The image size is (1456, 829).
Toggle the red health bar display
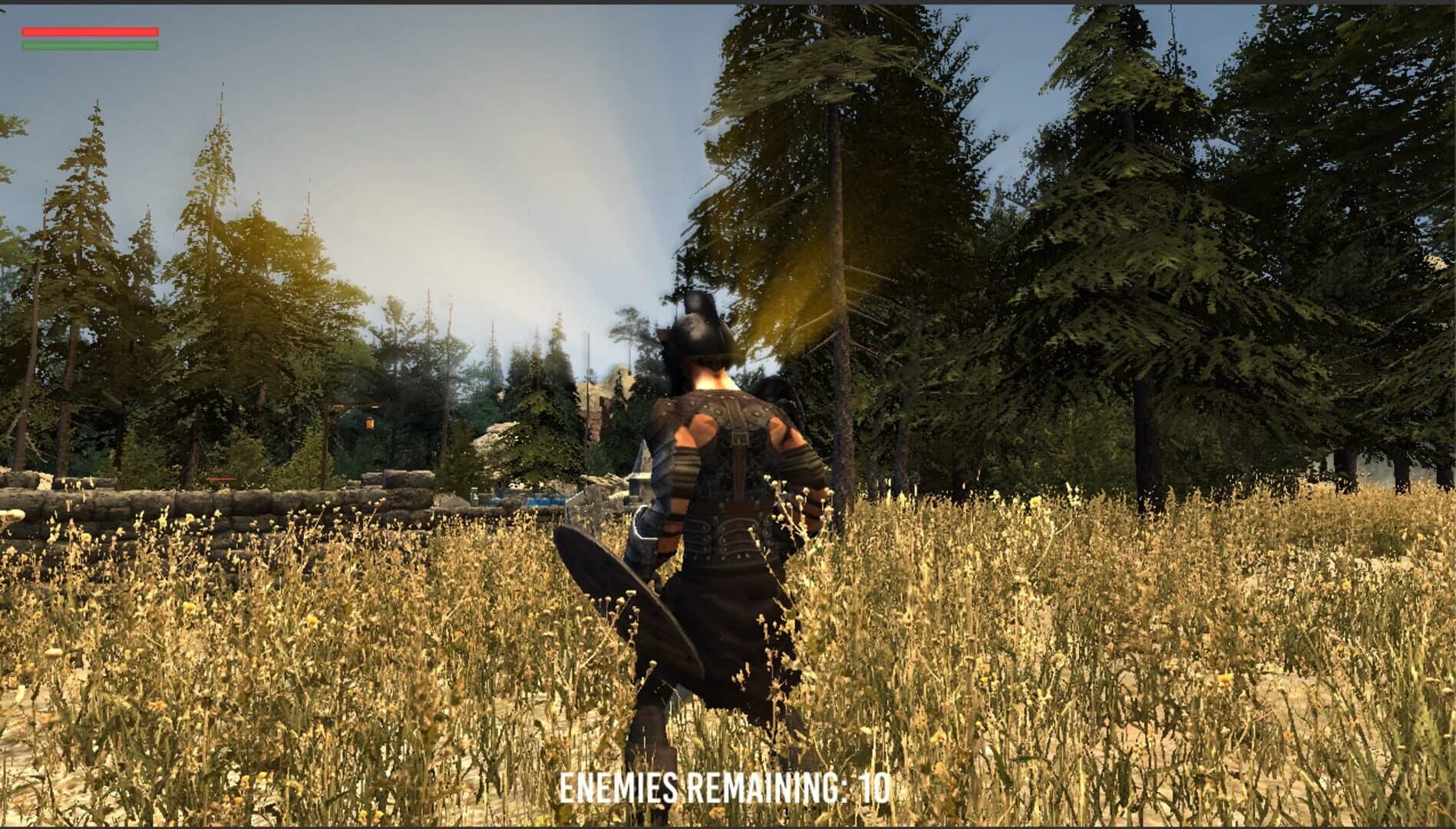pos(90,31)
